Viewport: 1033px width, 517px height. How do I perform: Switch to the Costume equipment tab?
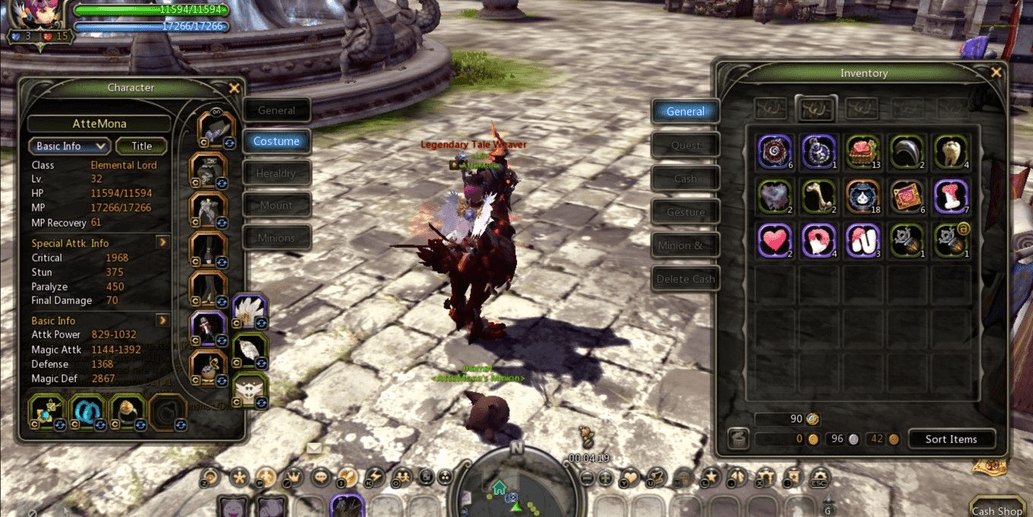[277, 141]
